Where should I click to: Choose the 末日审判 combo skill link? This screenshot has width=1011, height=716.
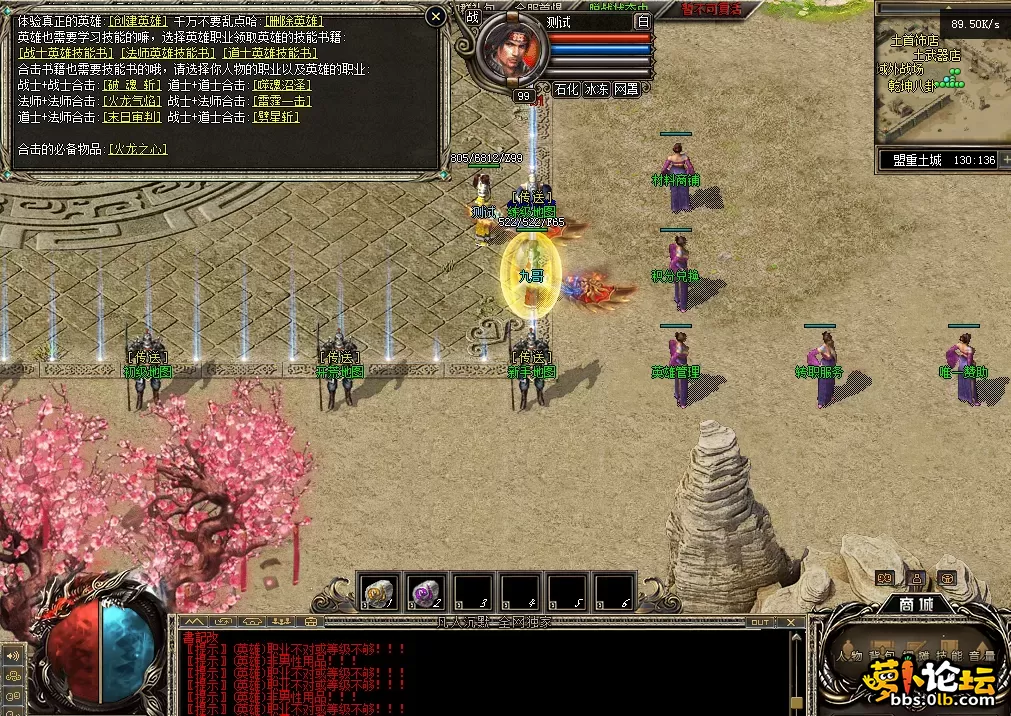pos(132,117)
